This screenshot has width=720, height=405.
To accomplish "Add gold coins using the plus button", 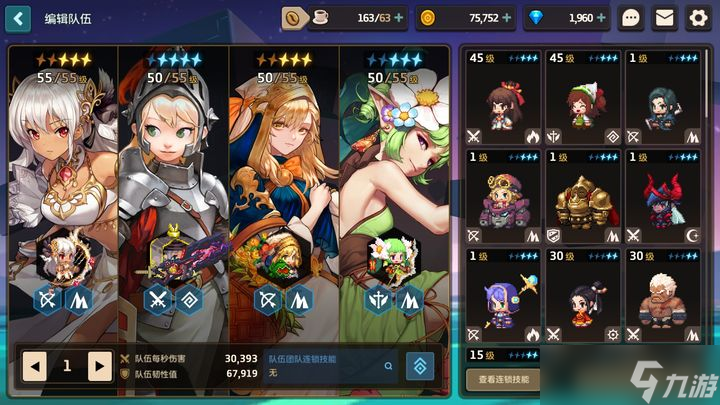I will click(x=507, y=18).
